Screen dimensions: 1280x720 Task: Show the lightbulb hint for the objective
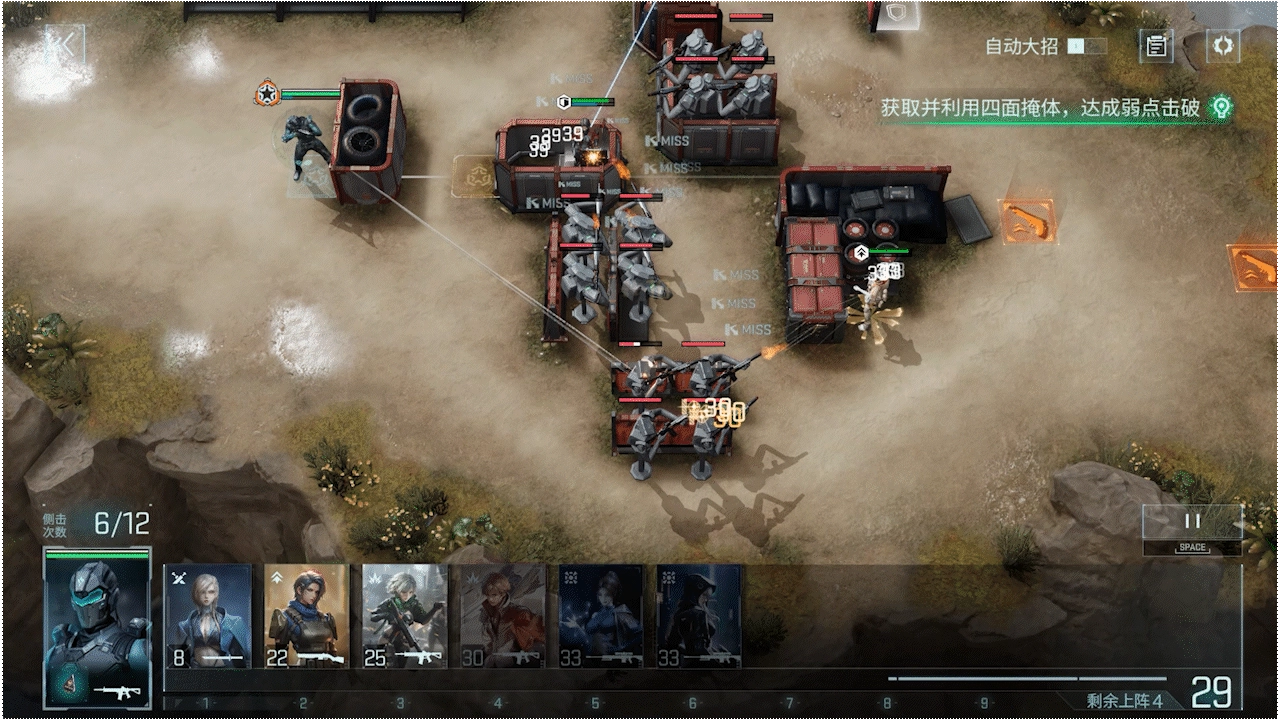pyautogui.click(x=1220, y=107)
